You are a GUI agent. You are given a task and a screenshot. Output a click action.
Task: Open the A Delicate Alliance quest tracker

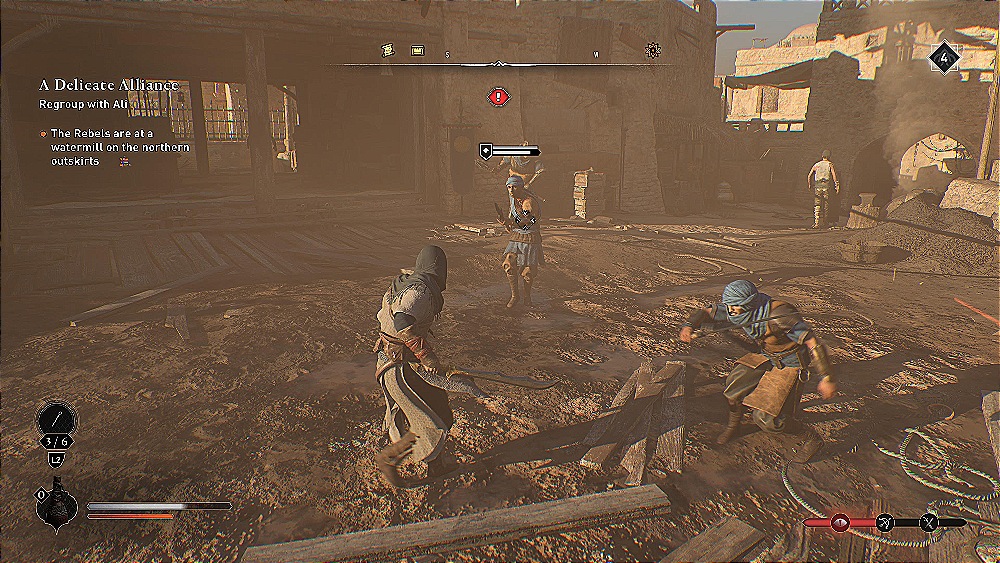109,85
